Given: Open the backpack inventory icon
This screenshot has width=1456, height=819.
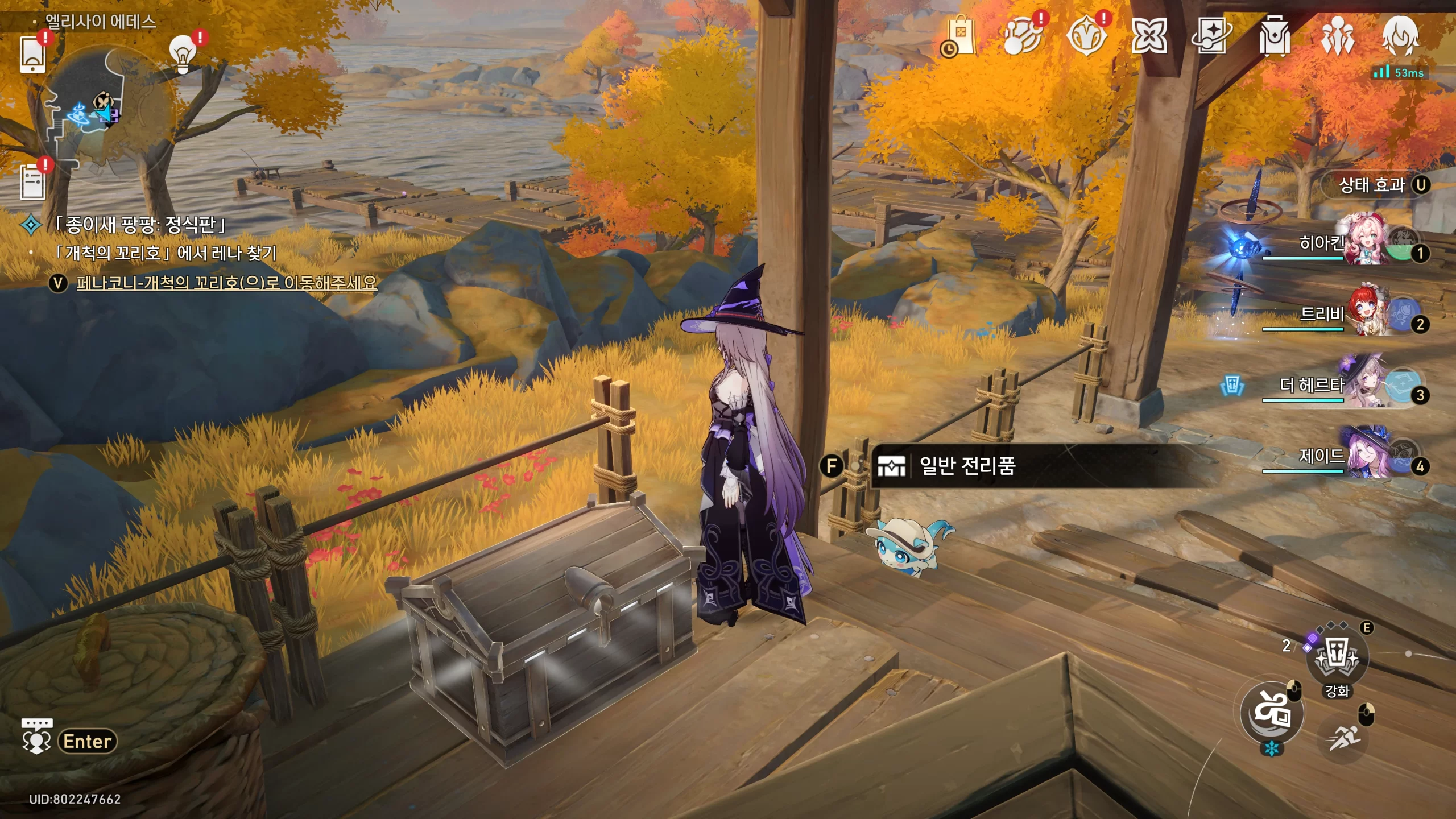Looking at the screenshot, I should click(1275, 36).
